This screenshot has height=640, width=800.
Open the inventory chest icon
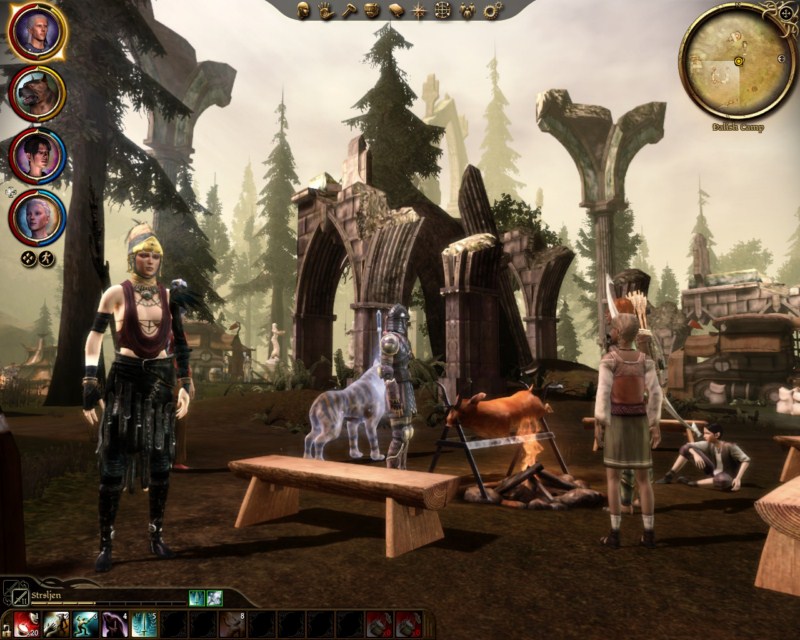click(372, 11)
